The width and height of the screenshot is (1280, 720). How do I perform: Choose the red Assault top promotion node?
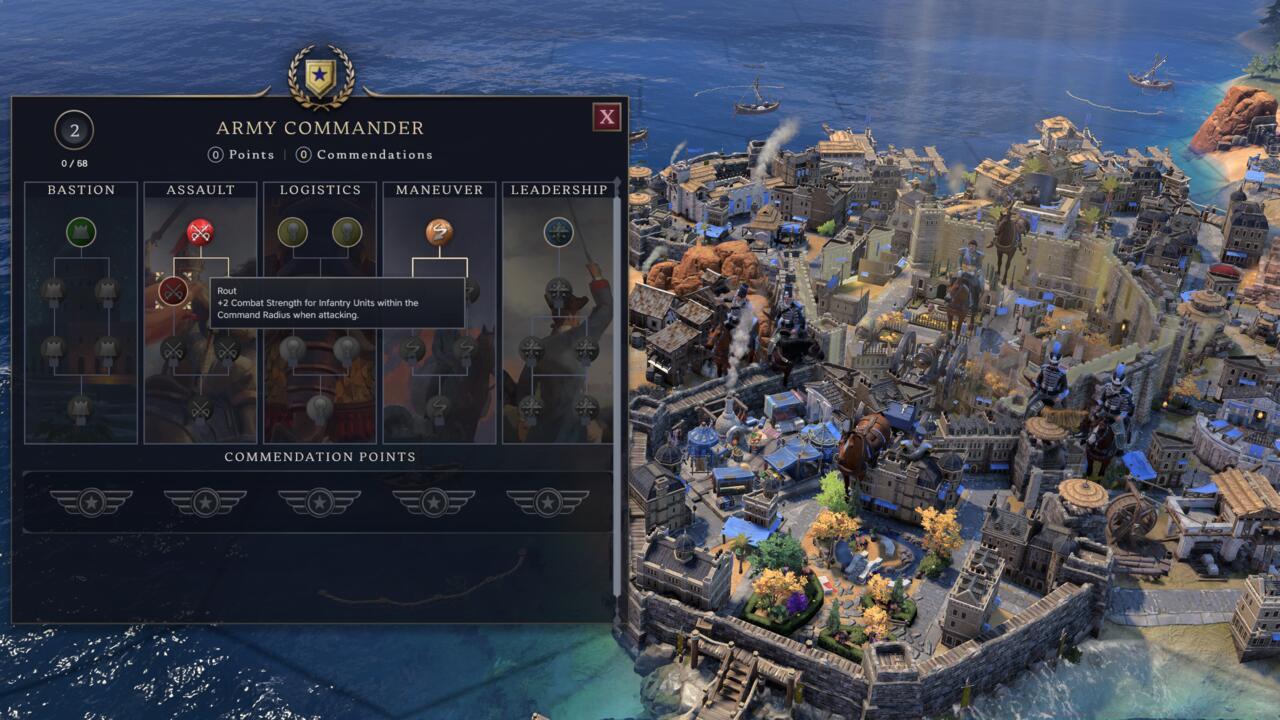point(200,232)
